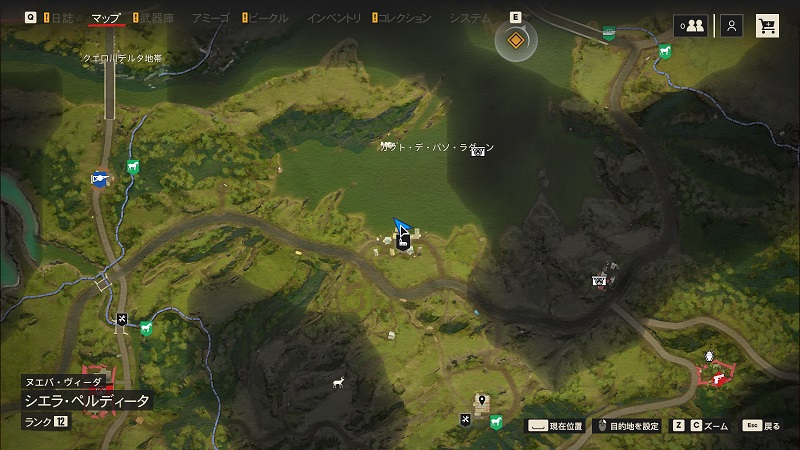
Task: Open the コレクション collection tab
Action: pos(406,18)
